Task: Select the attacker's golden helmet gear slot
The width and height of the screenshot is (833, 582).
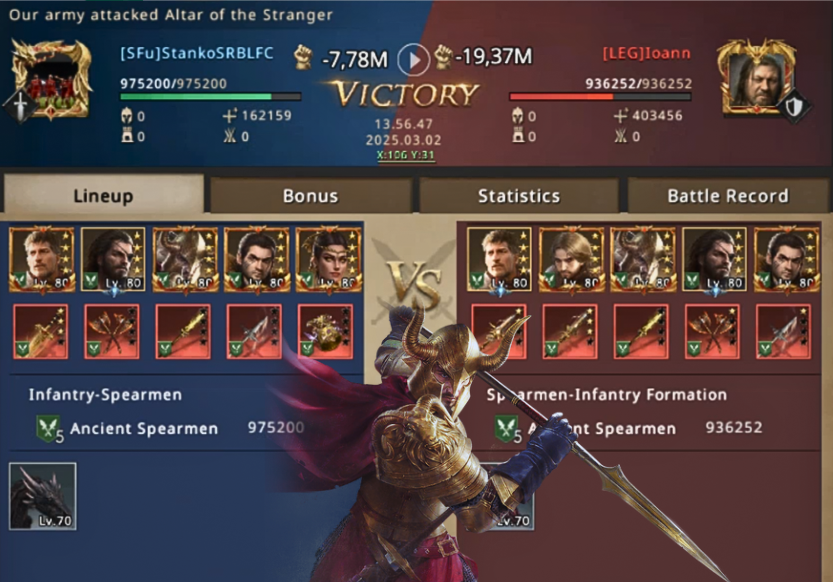Action: click(x=328, y=331)
